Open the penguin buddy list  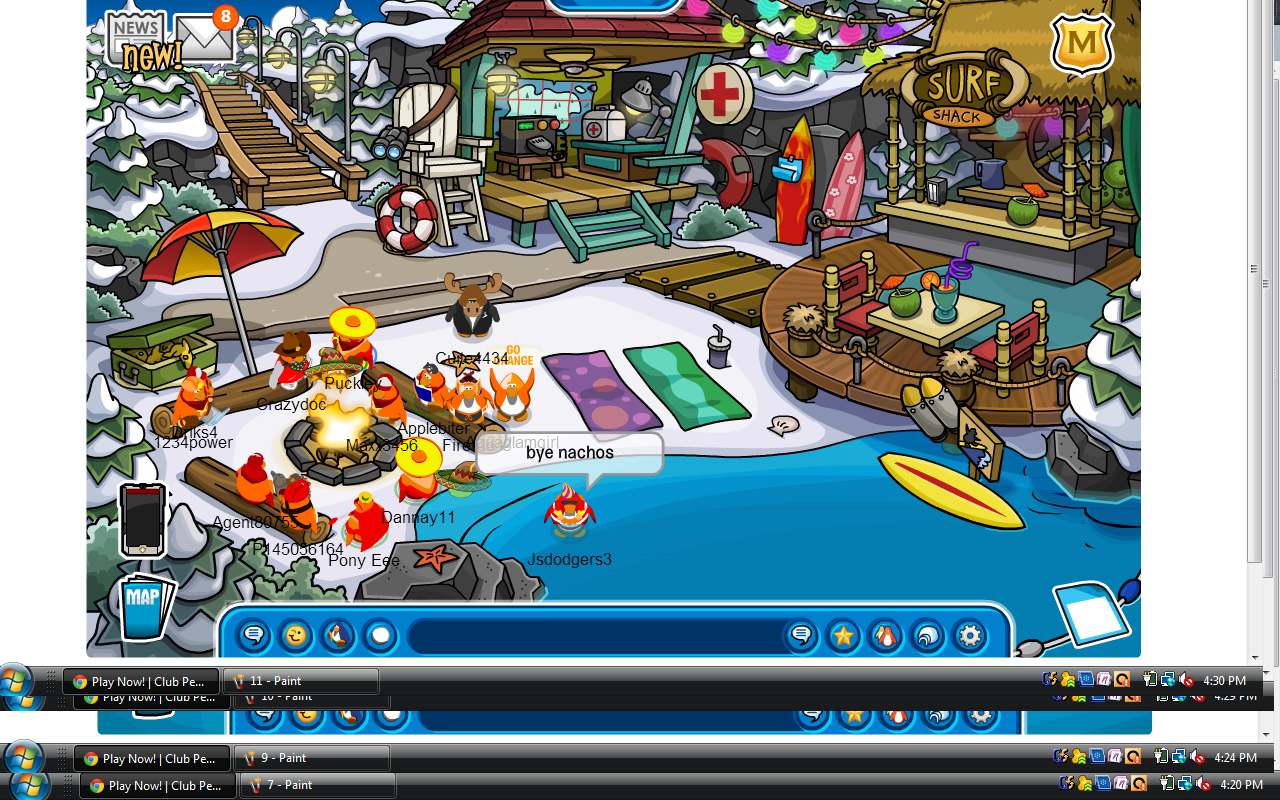885,635
